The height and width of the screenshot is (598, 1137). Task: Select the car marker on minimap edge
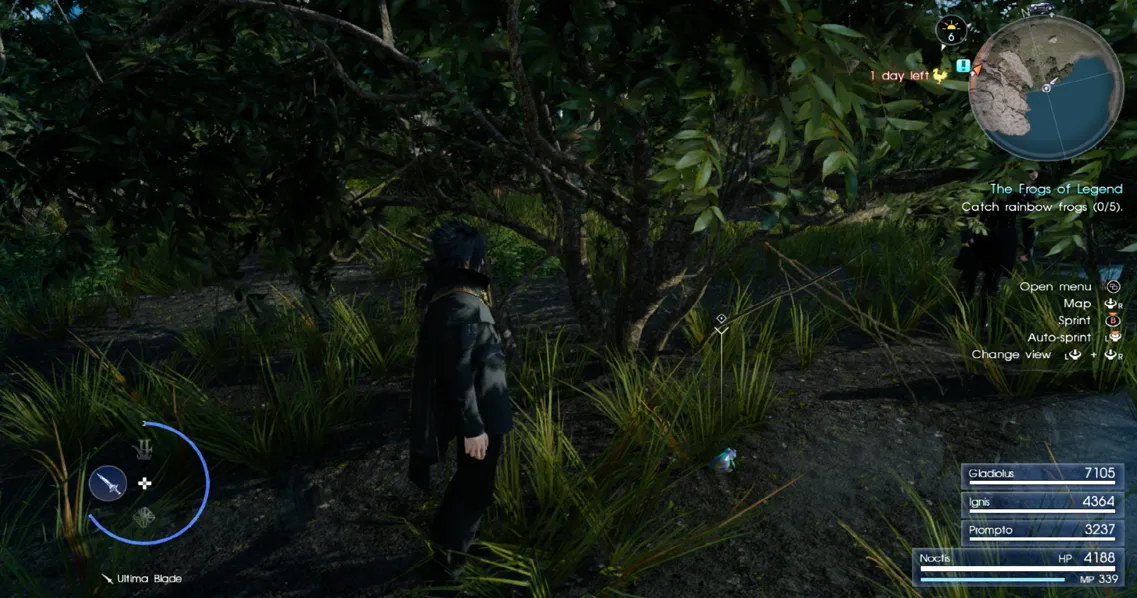pyautogui.click(x=1042, y=9)
